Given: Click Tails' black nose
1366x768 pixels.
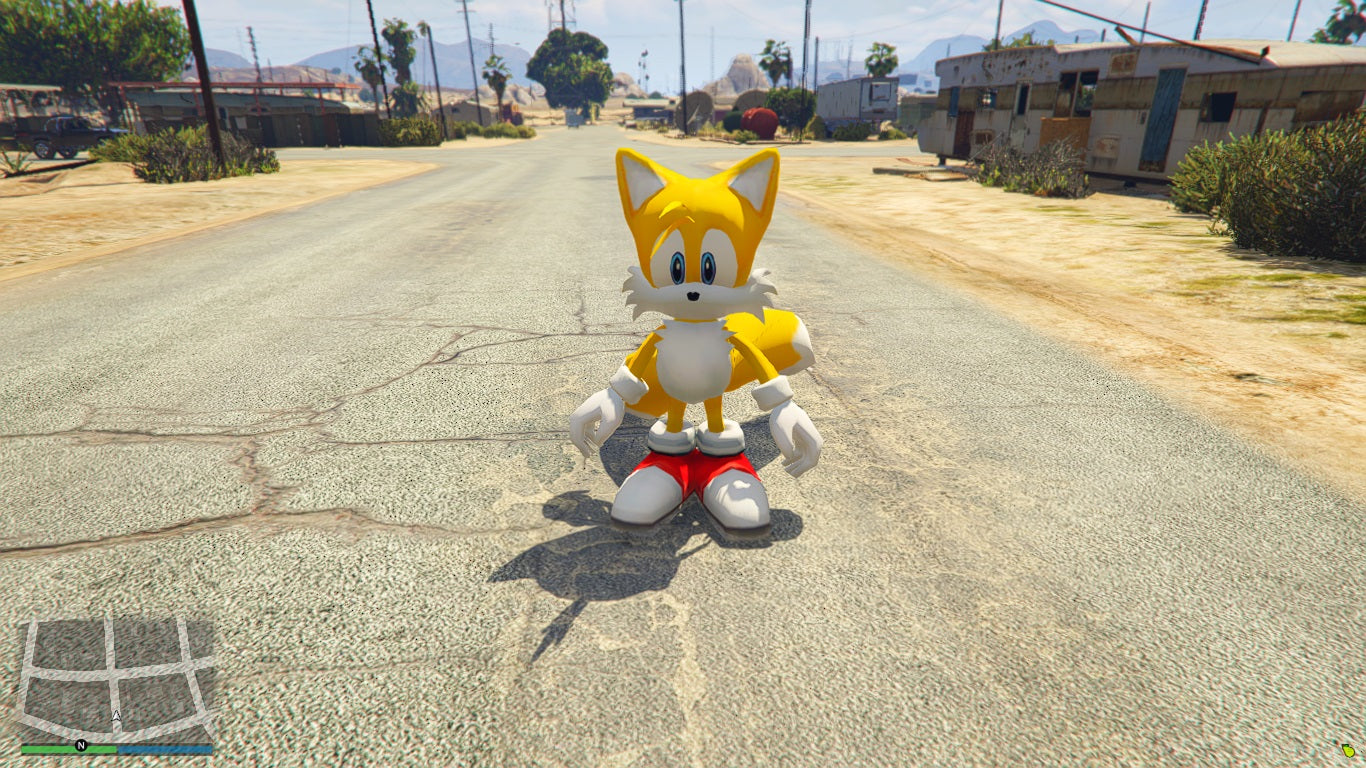Looking at the screenshot, I should click(x=692, y=294).
